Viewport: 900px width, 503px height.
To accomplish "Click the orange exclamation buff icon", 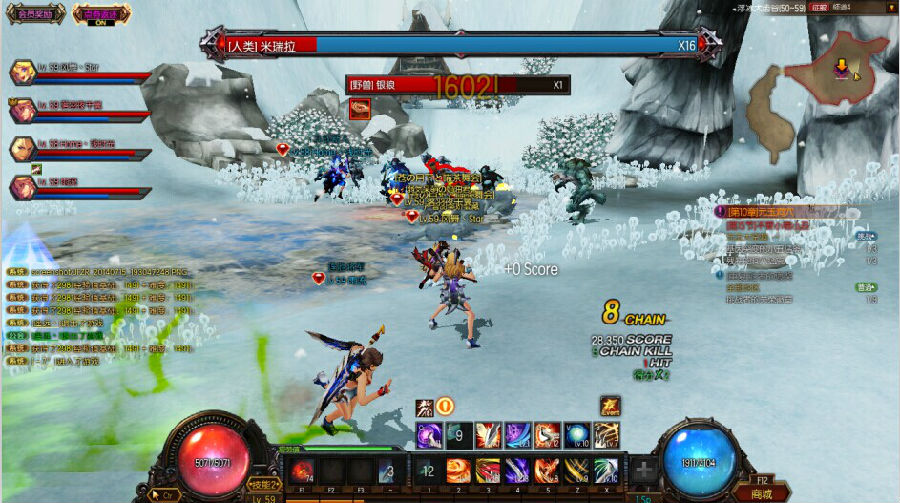I will point(445,406).
